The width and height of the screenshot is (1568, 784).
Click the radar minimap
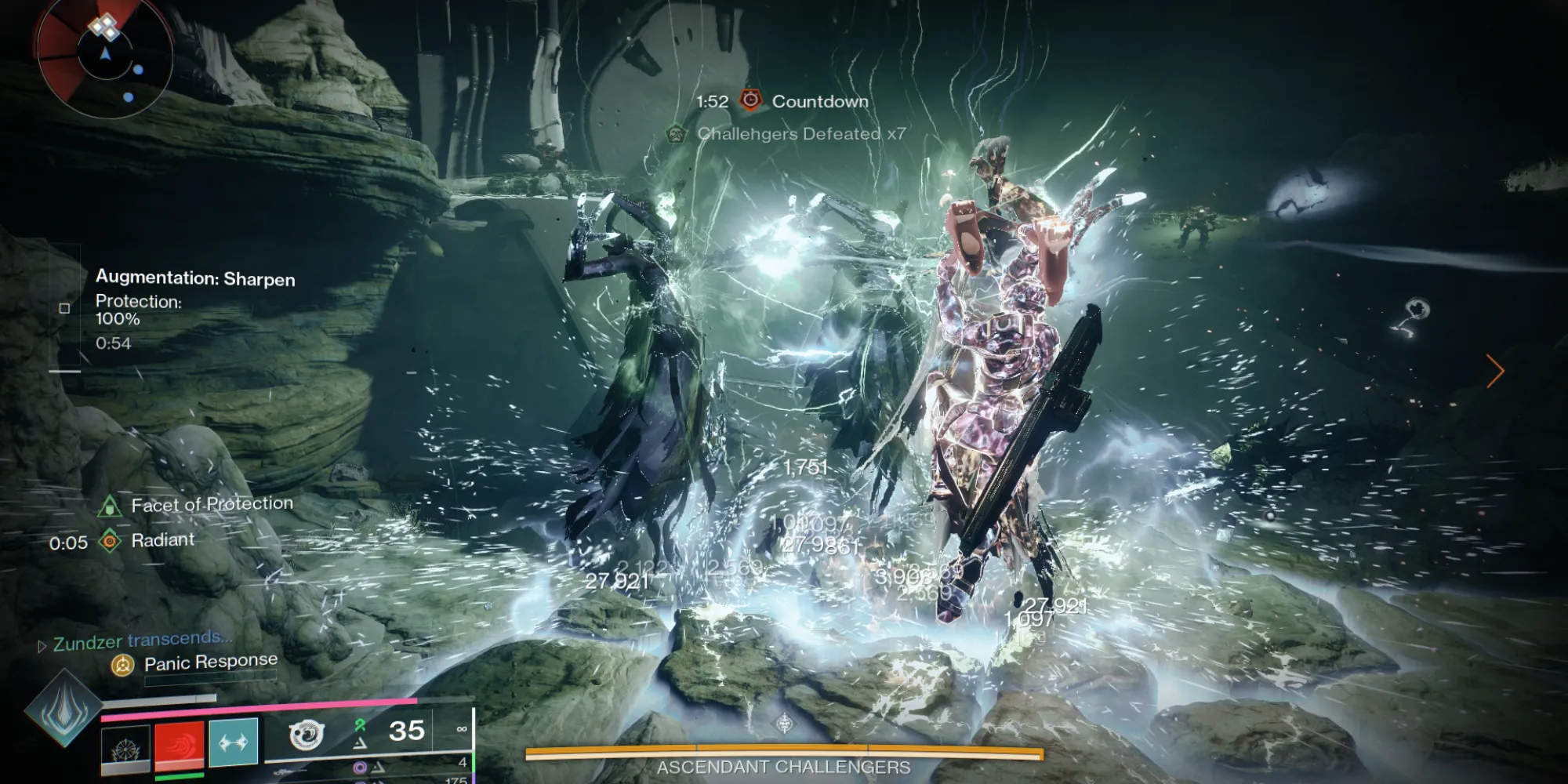click(104, 56)
